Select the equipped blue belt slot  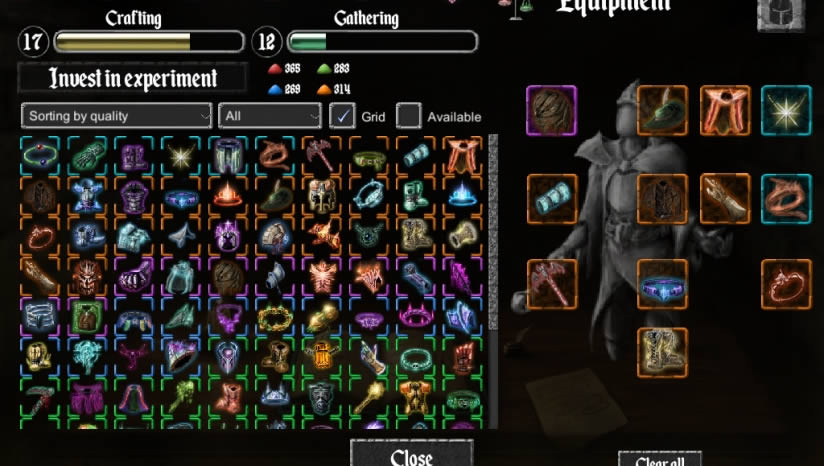(662, 284)
